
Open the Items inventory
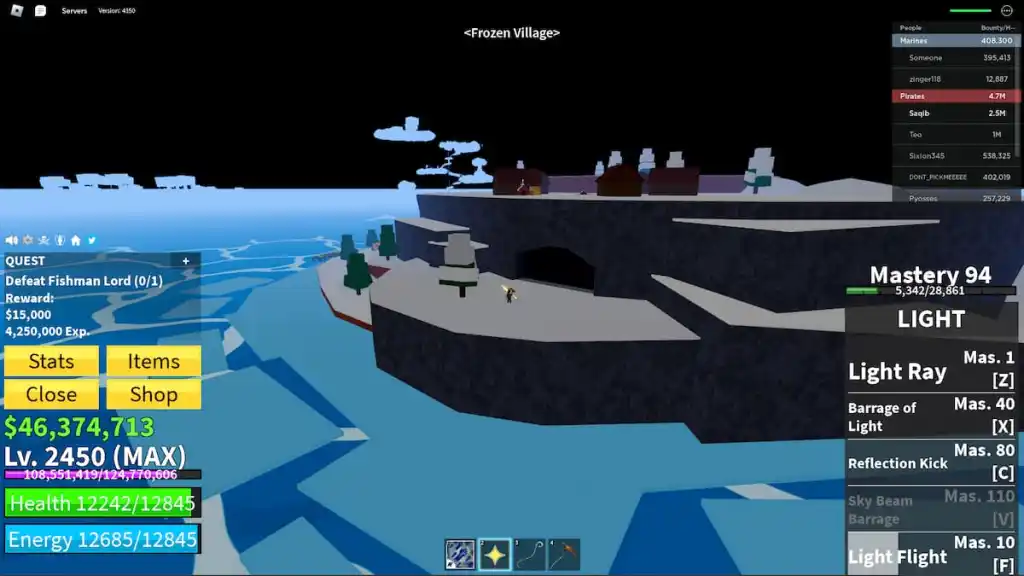[x=153, y=361]
